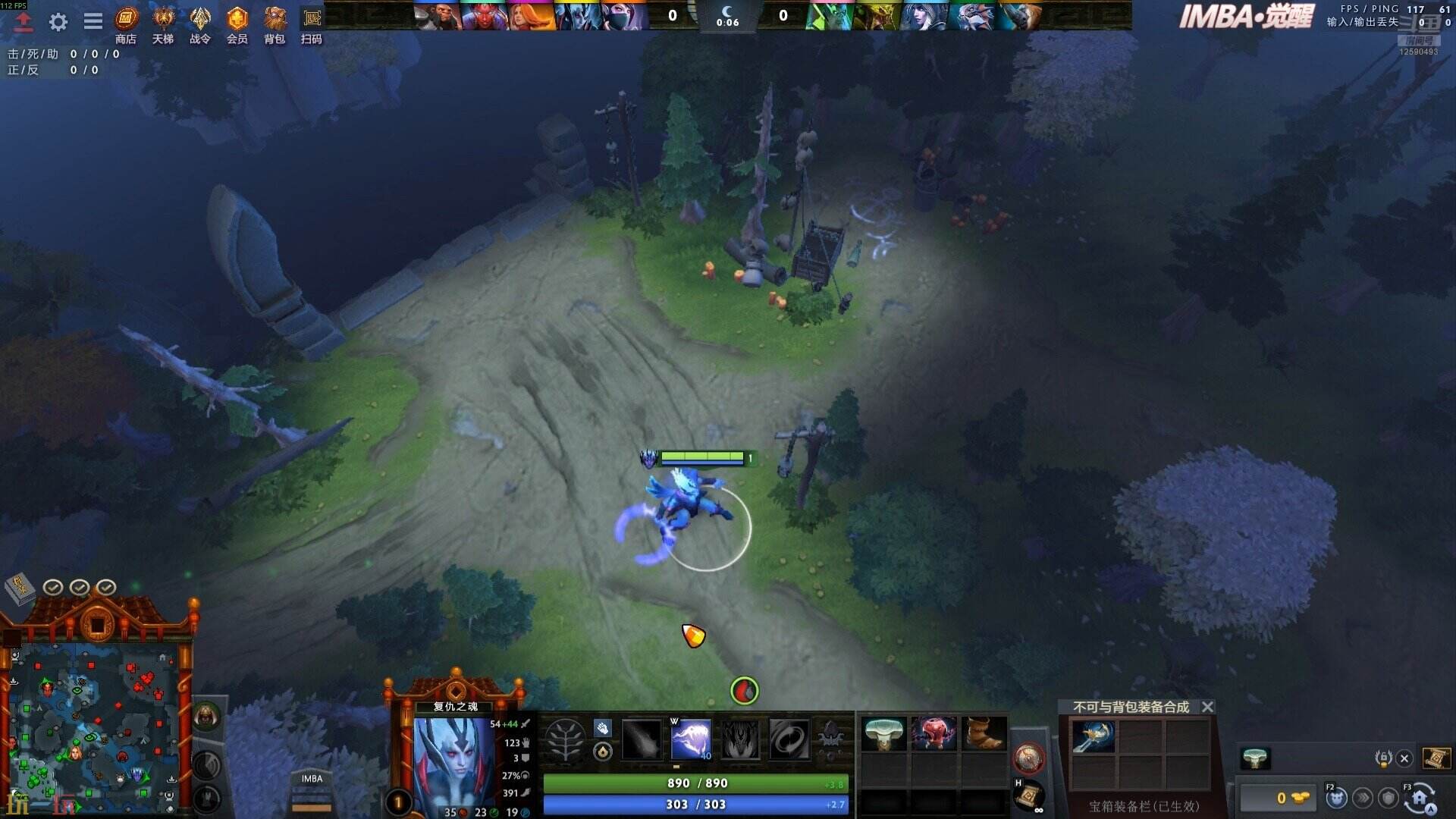Cast the Magic Missile ability bound to W
The width and height of the screenshot is (1456, 819).
click(691, 739)
